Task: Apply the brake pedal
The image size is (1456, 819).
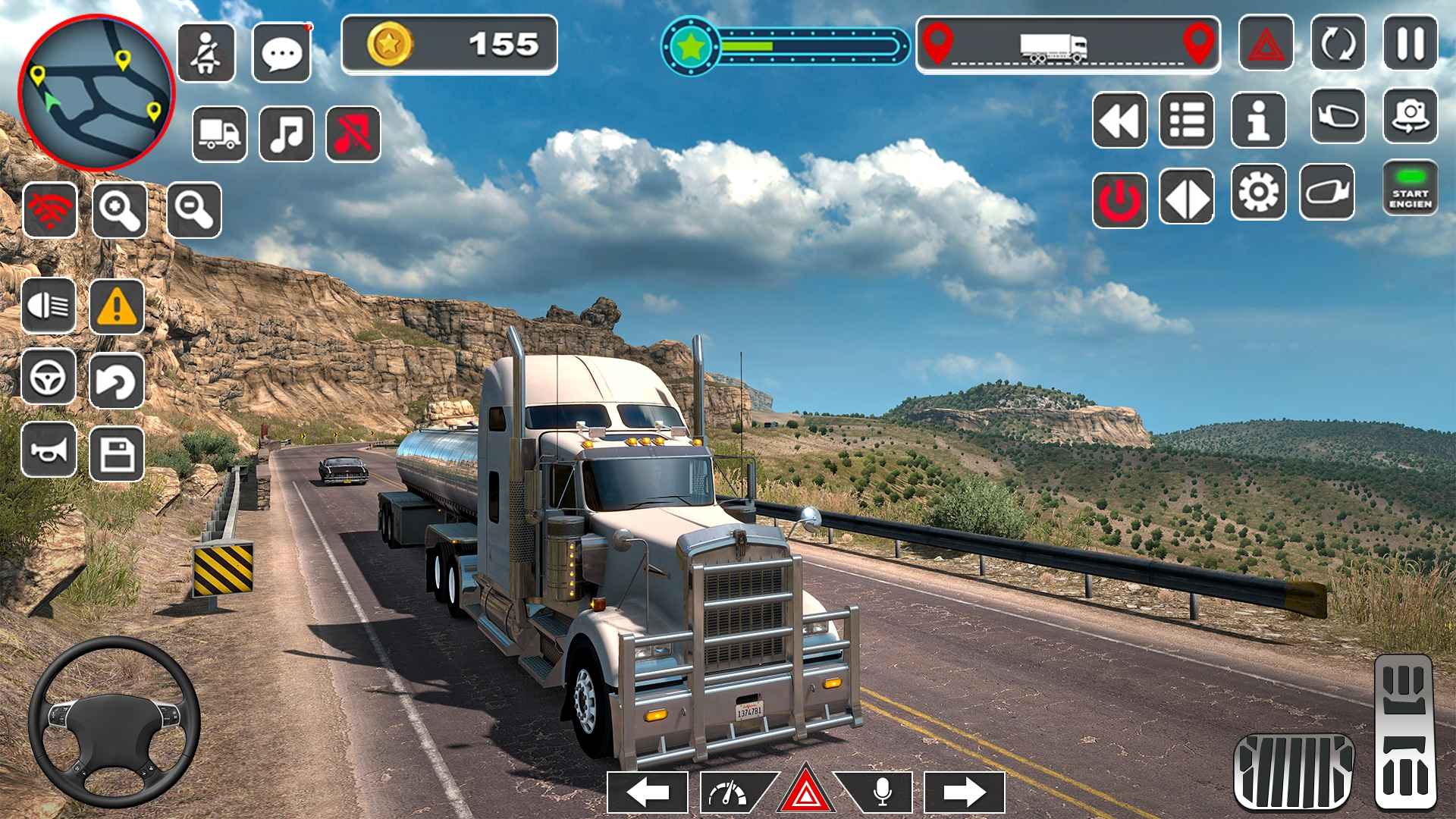Action: click(x=1293, y=770)
